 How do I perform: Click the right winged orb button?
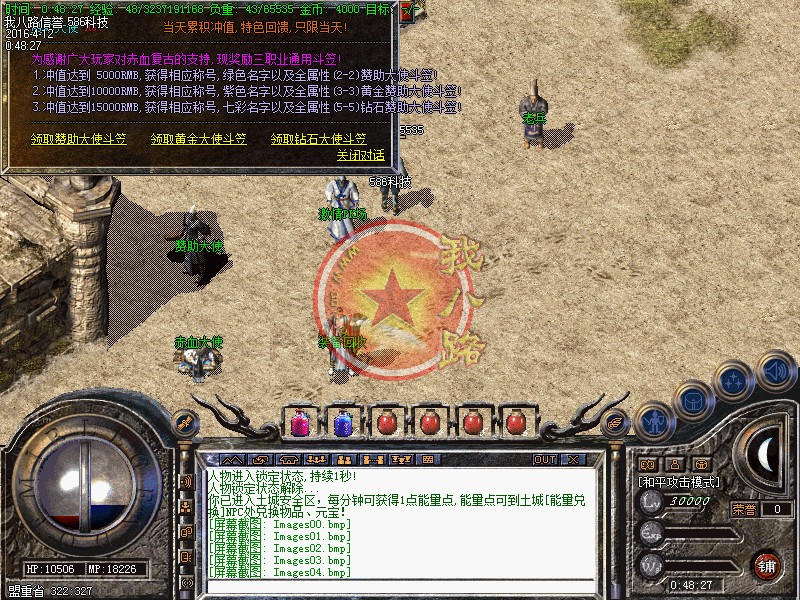coord(615,422)
